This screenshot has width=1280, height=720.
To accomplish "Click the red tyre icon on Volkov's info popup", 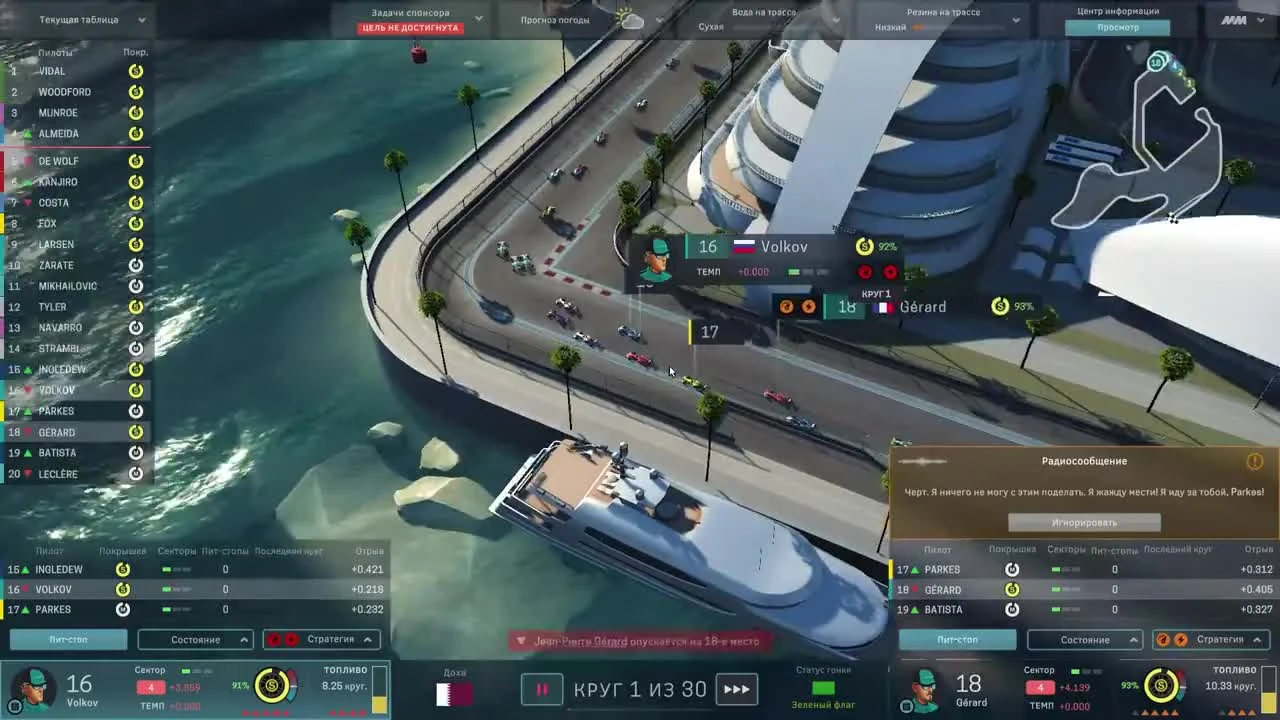I will pyautogui.click(x=865, y=272).
